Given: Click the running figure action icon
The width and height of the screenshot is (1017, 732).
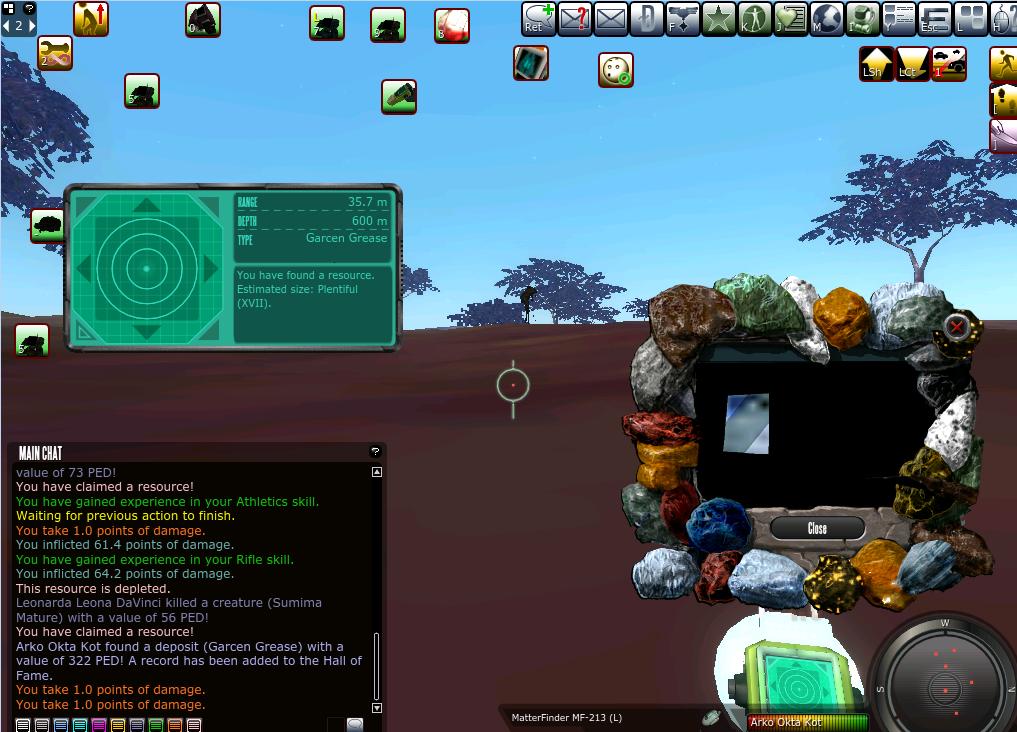Looking at the screenshot, I should coord(1004,63).
